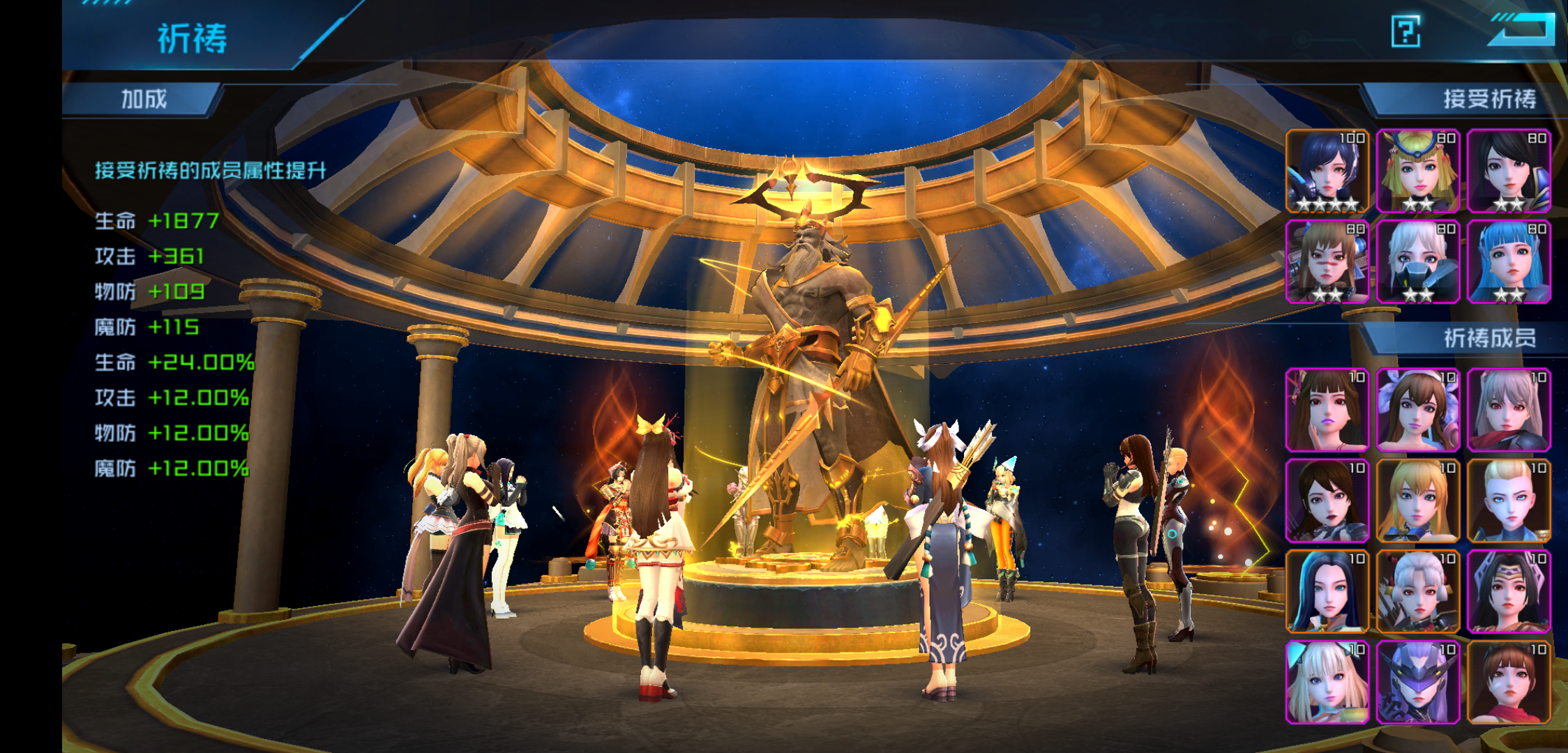Click the 攻击 +361 stat text

tap(150, 257)
